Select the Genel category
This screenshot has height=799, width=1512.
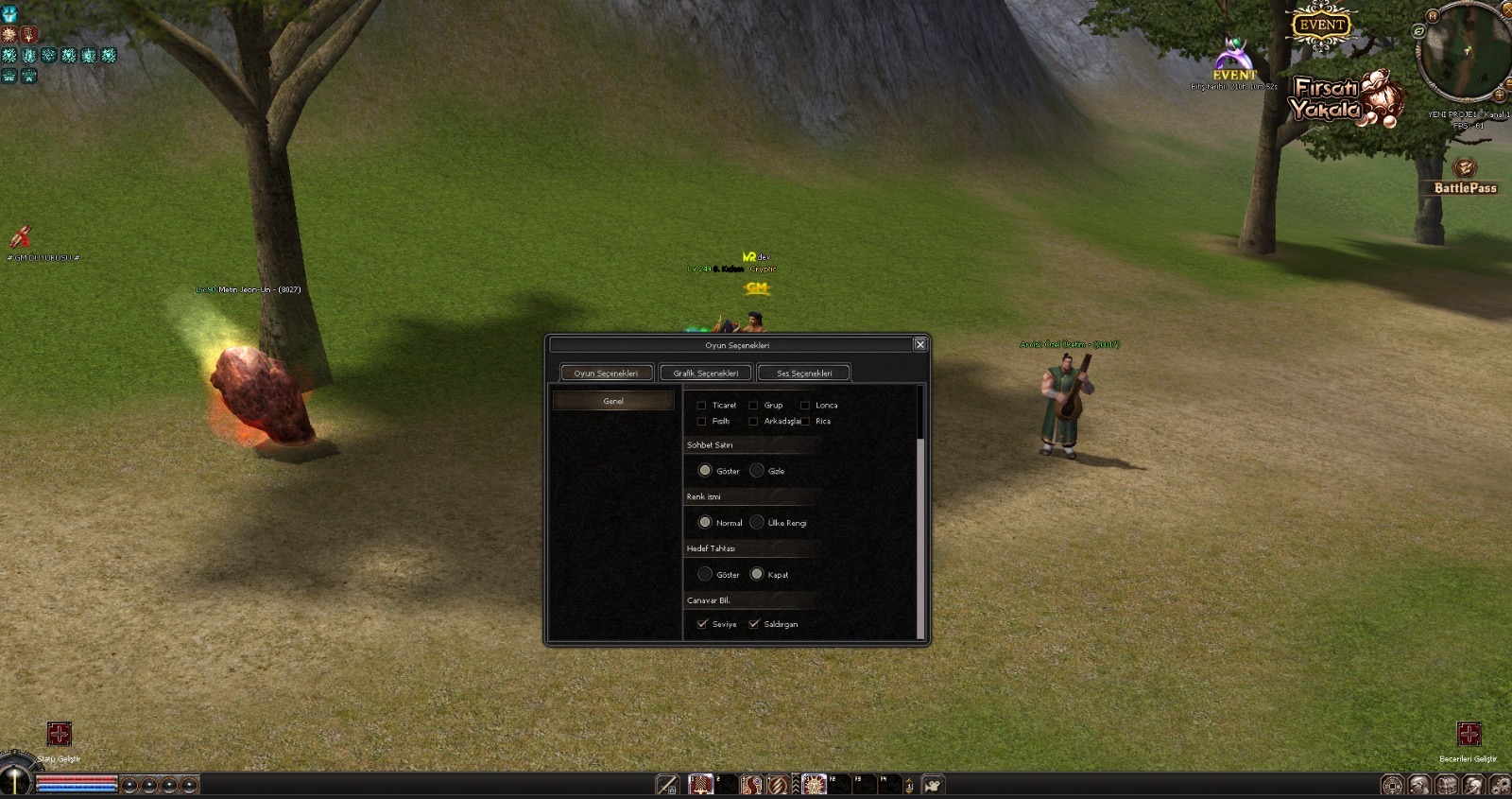[x=613, y=401]
